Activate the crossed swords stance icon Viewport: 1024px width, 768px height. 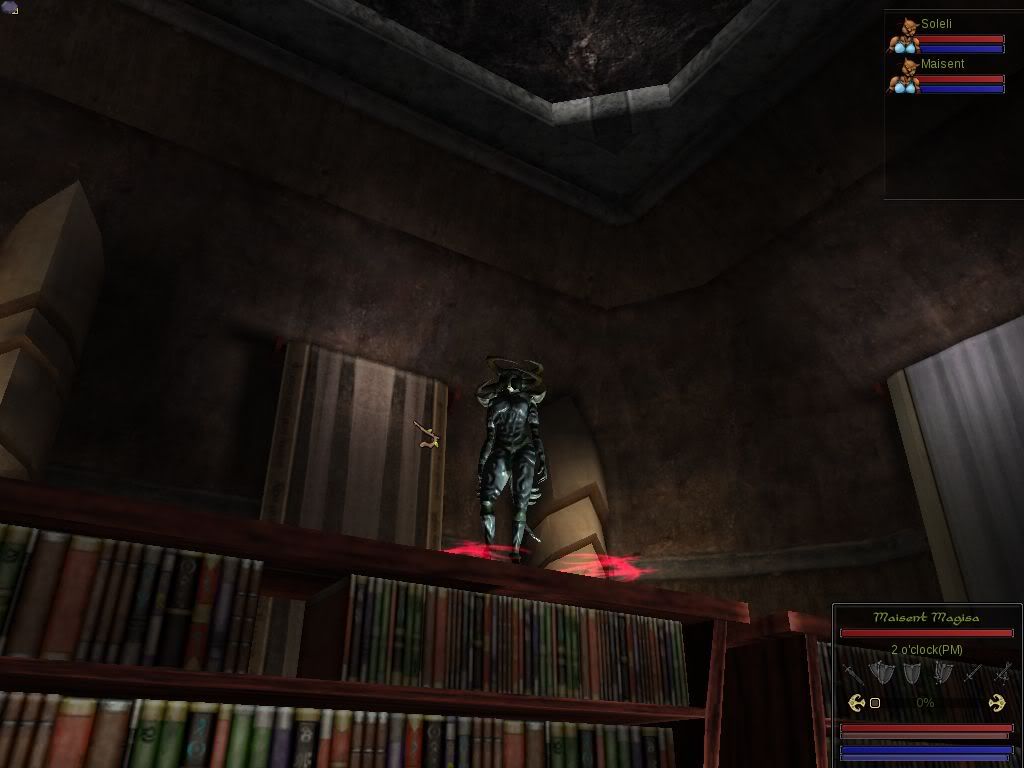click(x=1001, y=673)
